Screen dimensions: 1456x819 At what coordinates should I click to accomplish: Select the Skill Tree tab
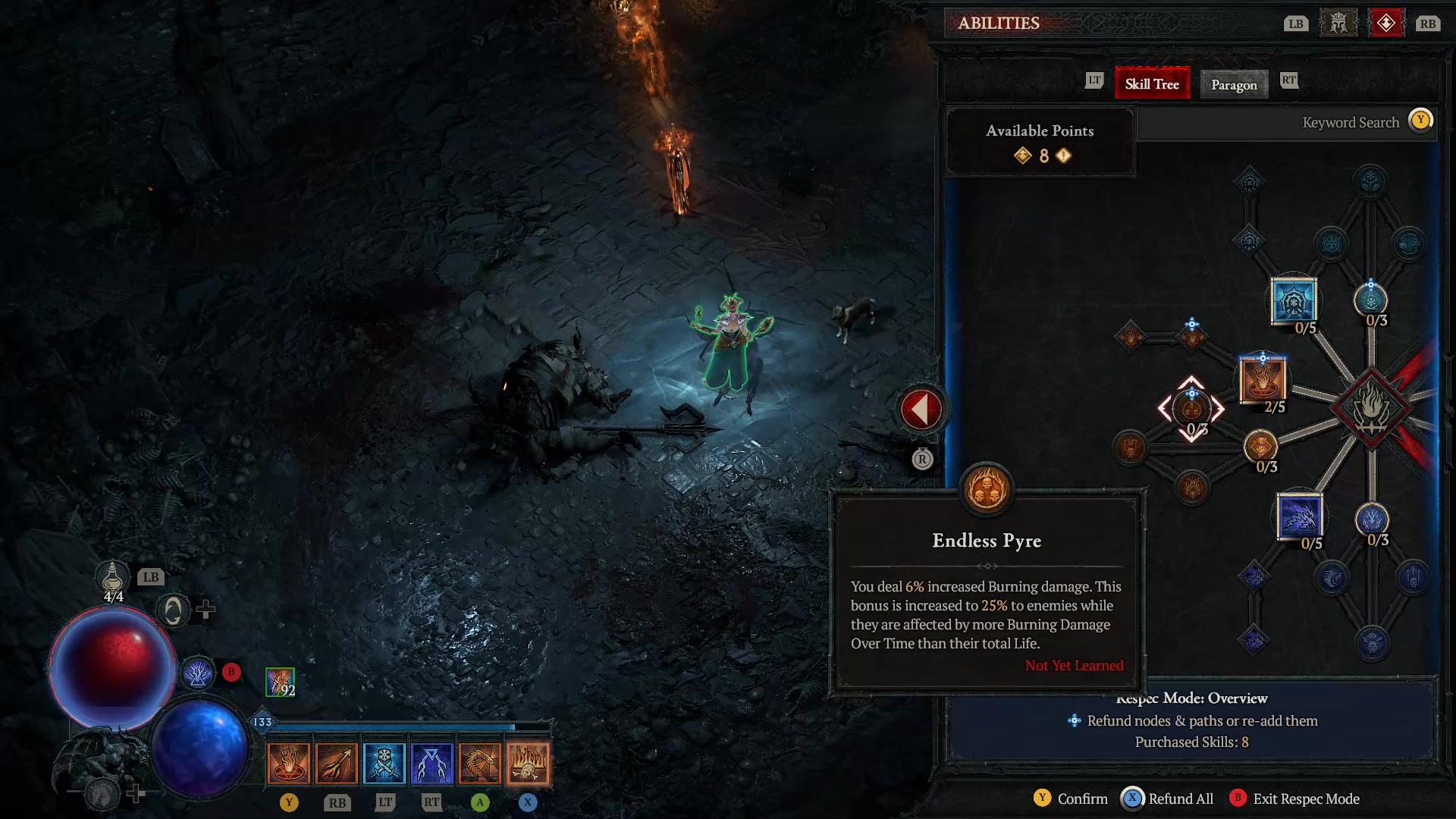pos(1152,83)
